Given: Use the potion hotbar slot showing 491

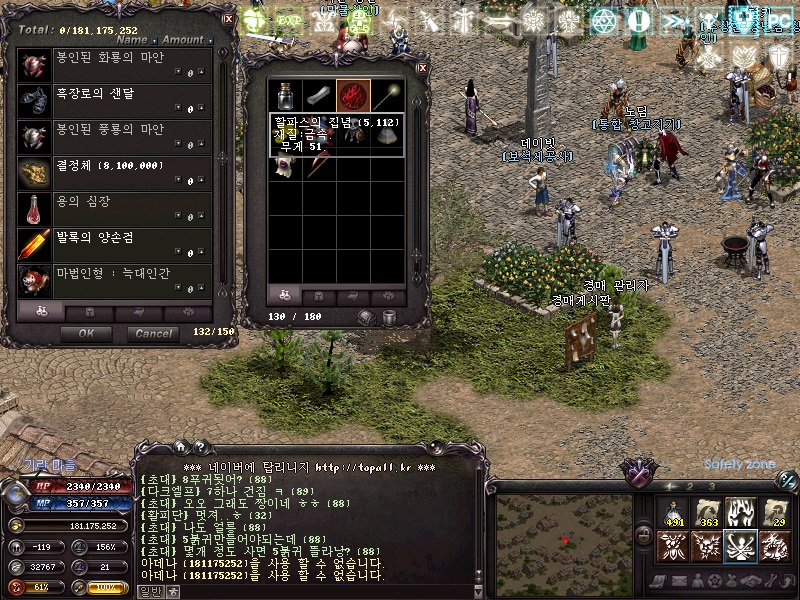Looking at the screenshot, I should (672, 512).
